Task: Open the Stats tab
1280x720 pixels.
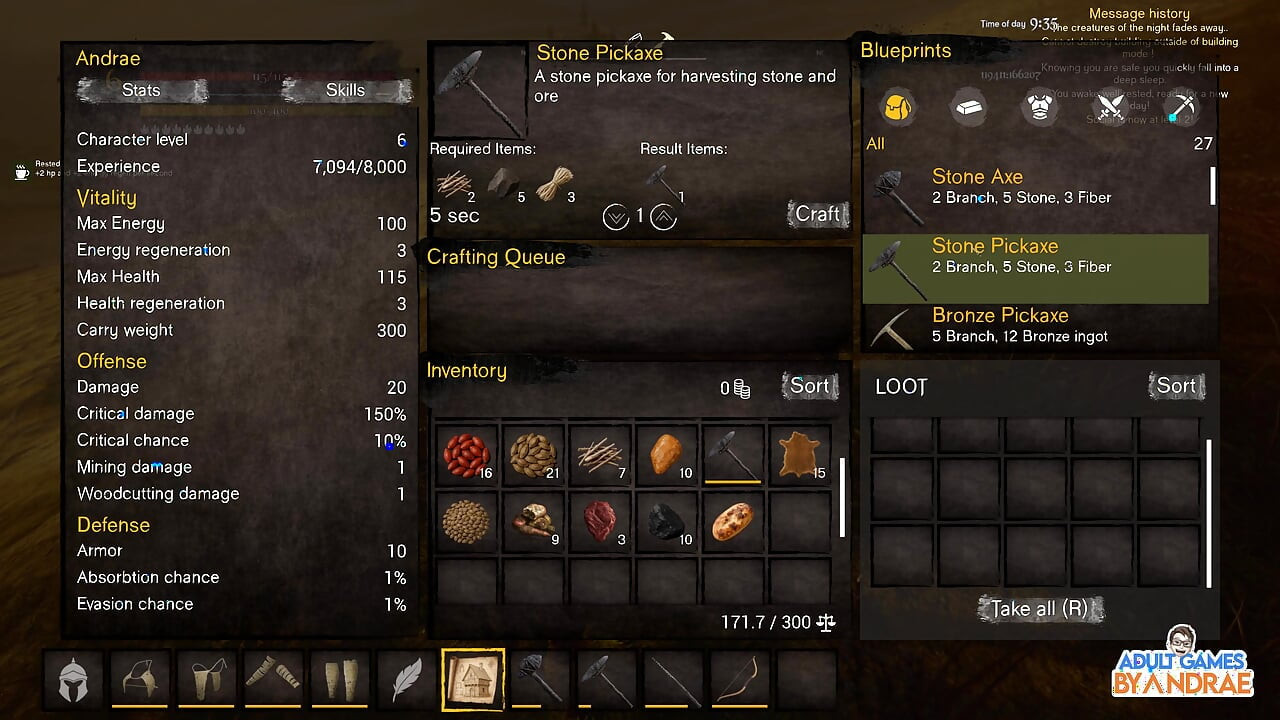Action: point(141,90)
